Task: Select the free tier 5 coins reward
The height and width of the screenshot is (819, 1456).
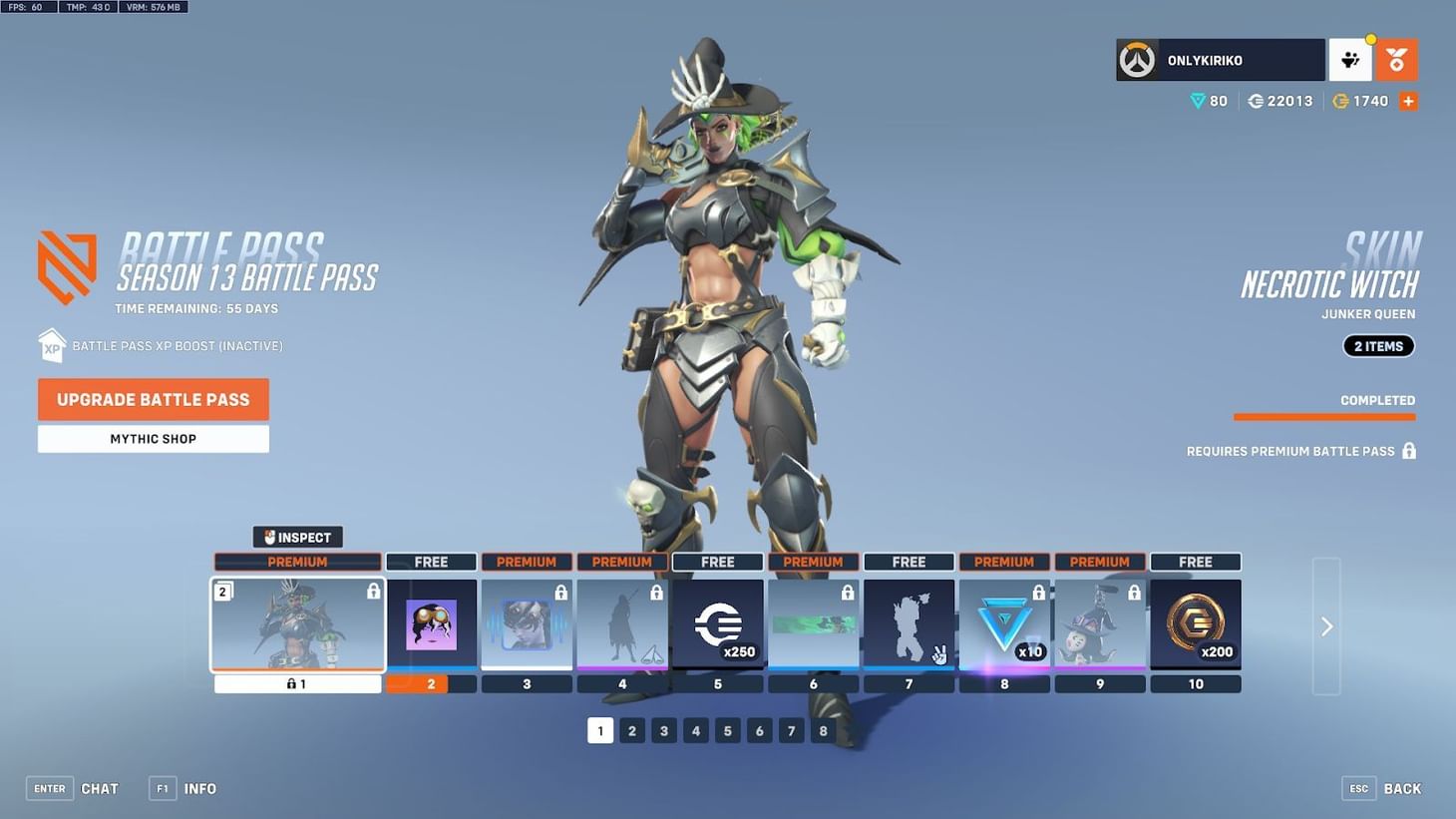Action: (717, 625)
